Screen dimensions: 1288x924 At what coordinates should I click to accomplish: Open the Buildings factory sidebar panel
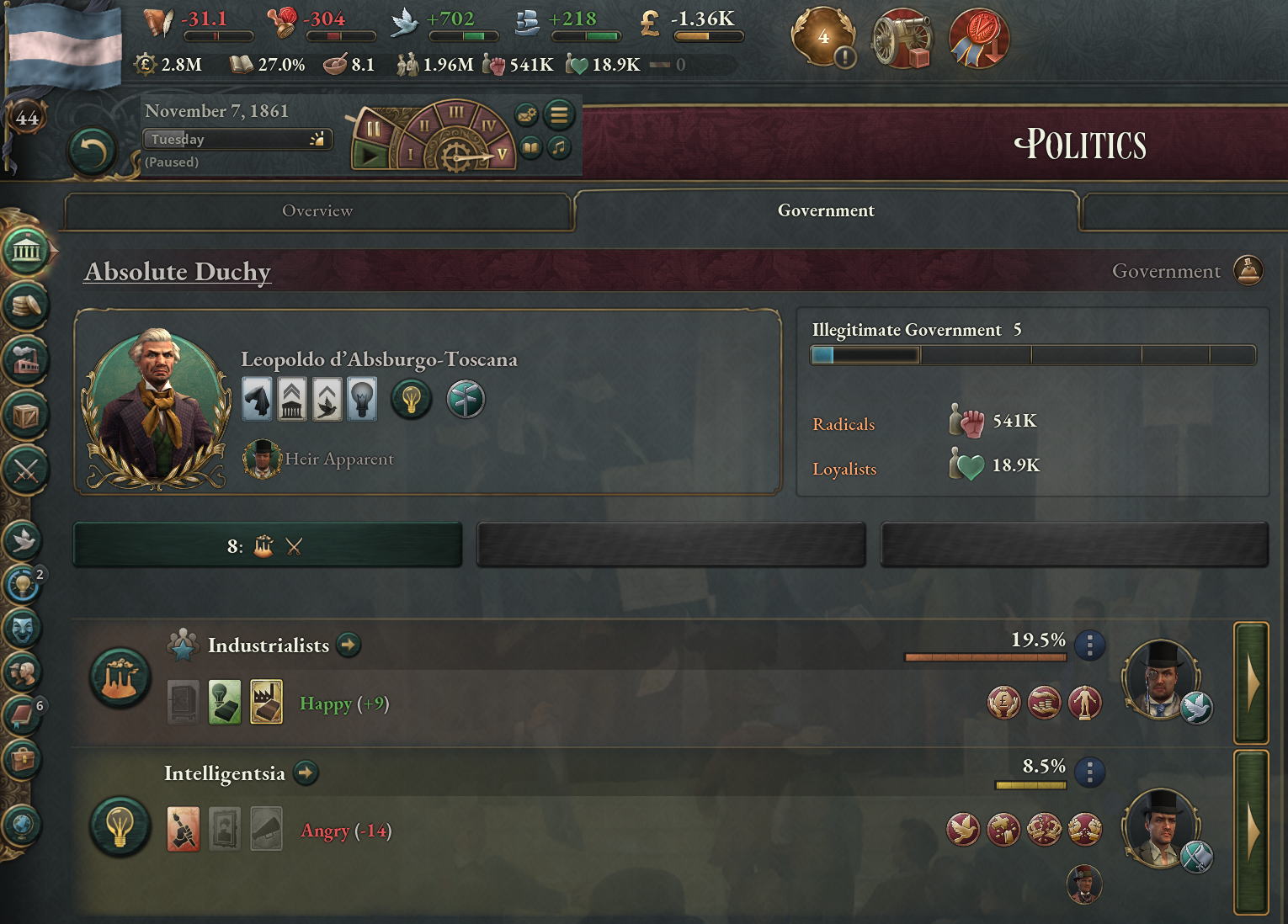(x=25, y=360)
